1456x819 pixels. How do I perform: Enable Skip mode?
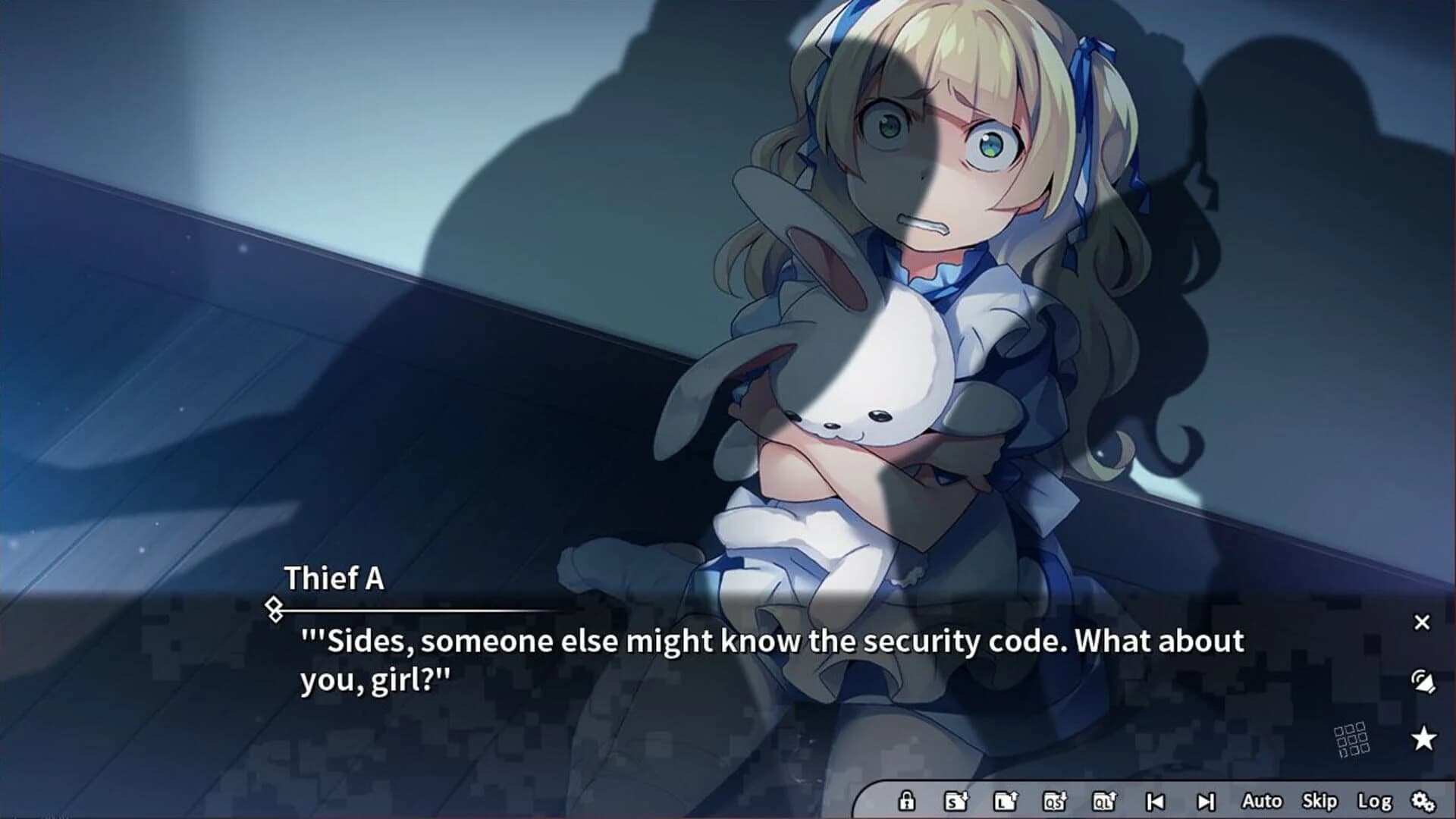pyautogui.click(x=1320, y=800)
